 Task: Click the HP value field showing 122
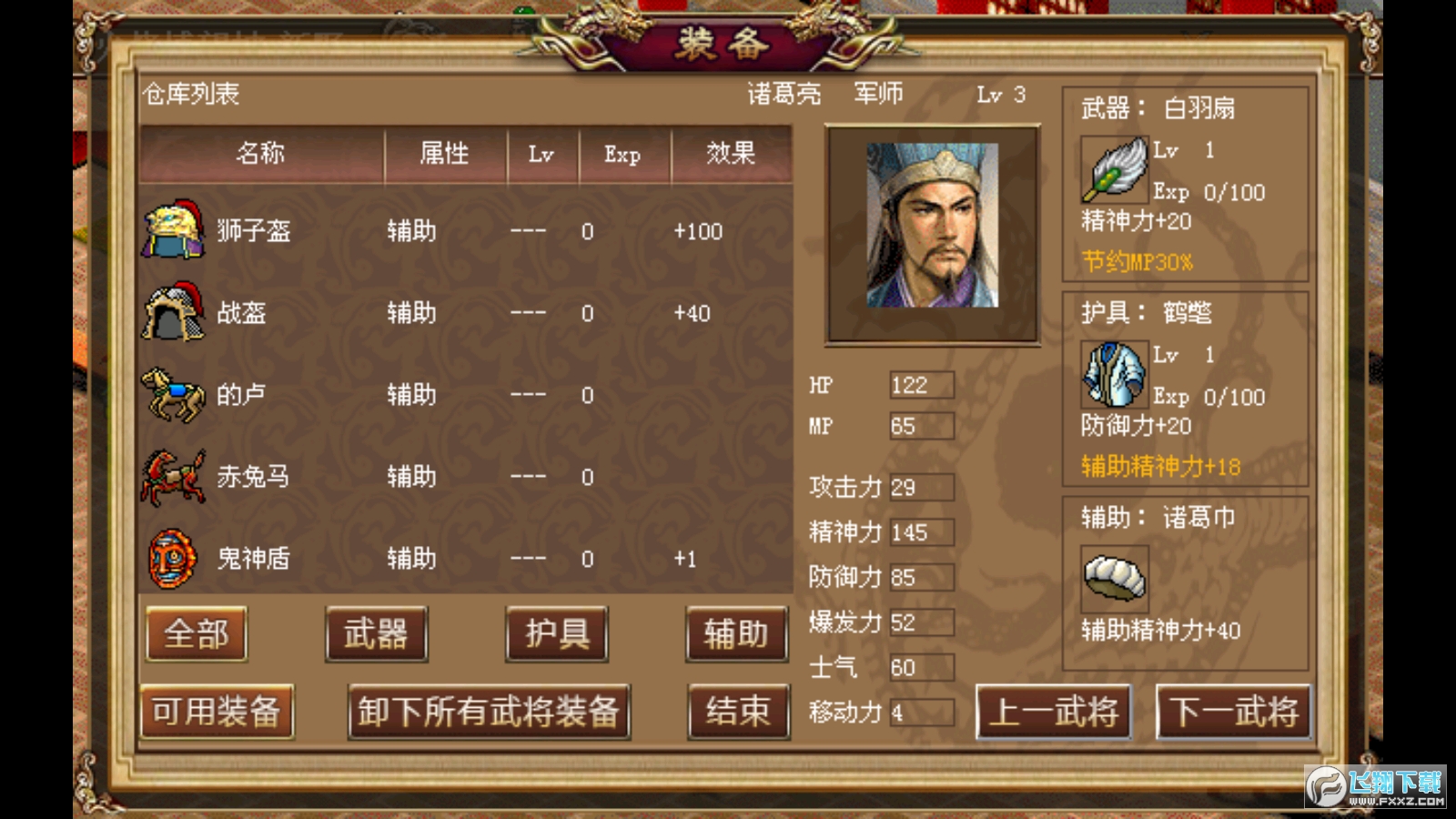tap(918, 386)
